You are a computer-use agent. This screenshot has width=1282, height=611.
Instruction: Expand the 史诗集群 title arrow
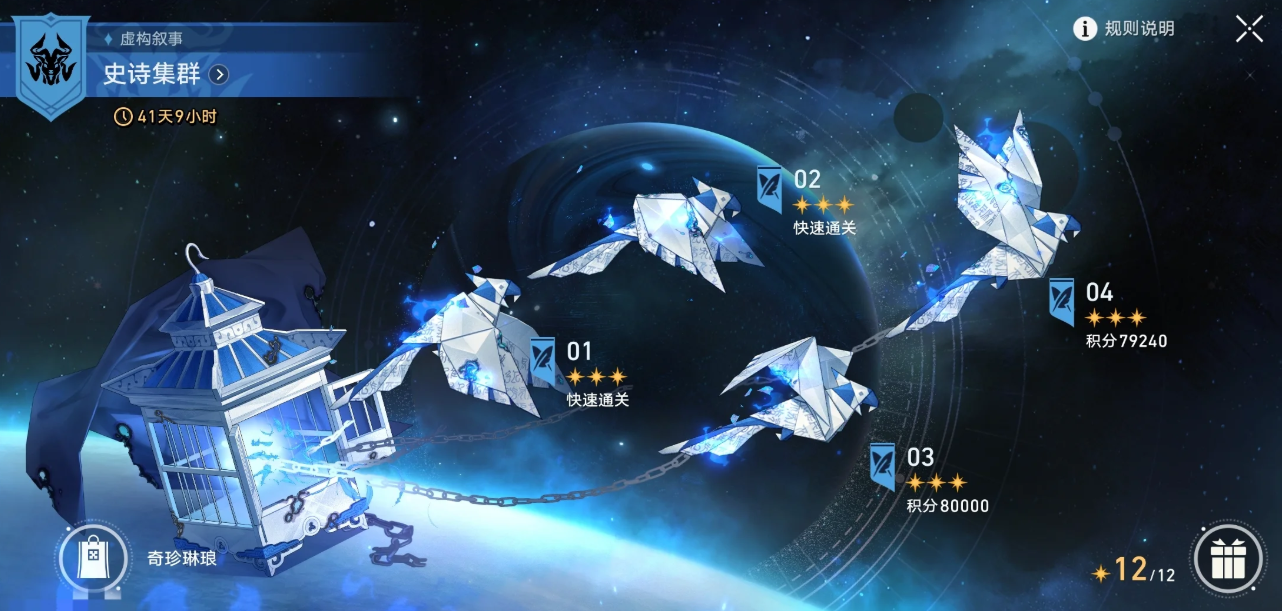point(220,74)
